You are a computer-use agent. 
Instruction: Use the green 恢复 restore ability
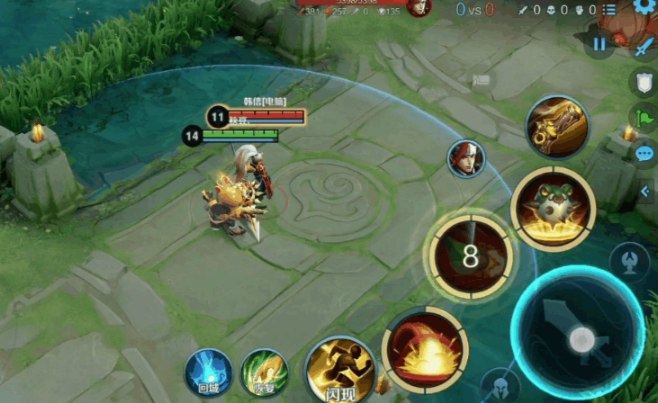pos(263,372)
